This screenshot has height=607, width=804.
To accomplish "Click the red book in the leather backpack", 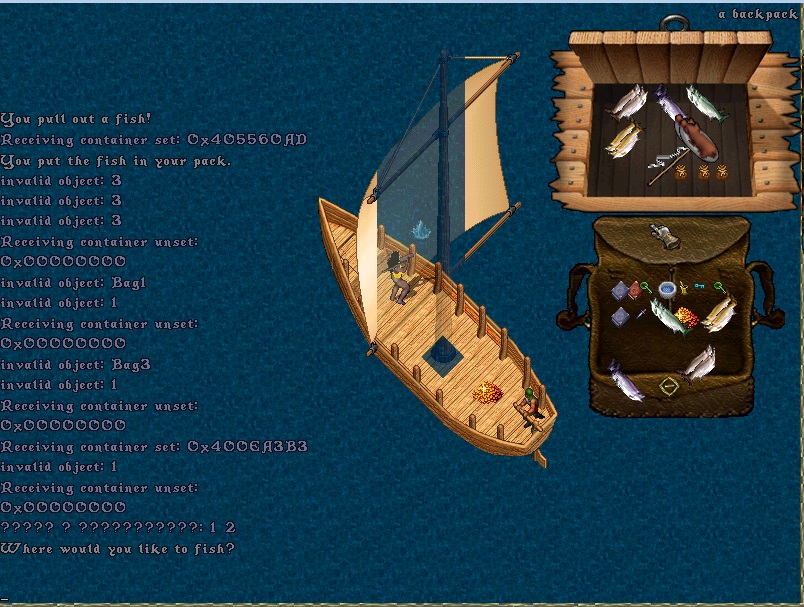I will [634, 290].
